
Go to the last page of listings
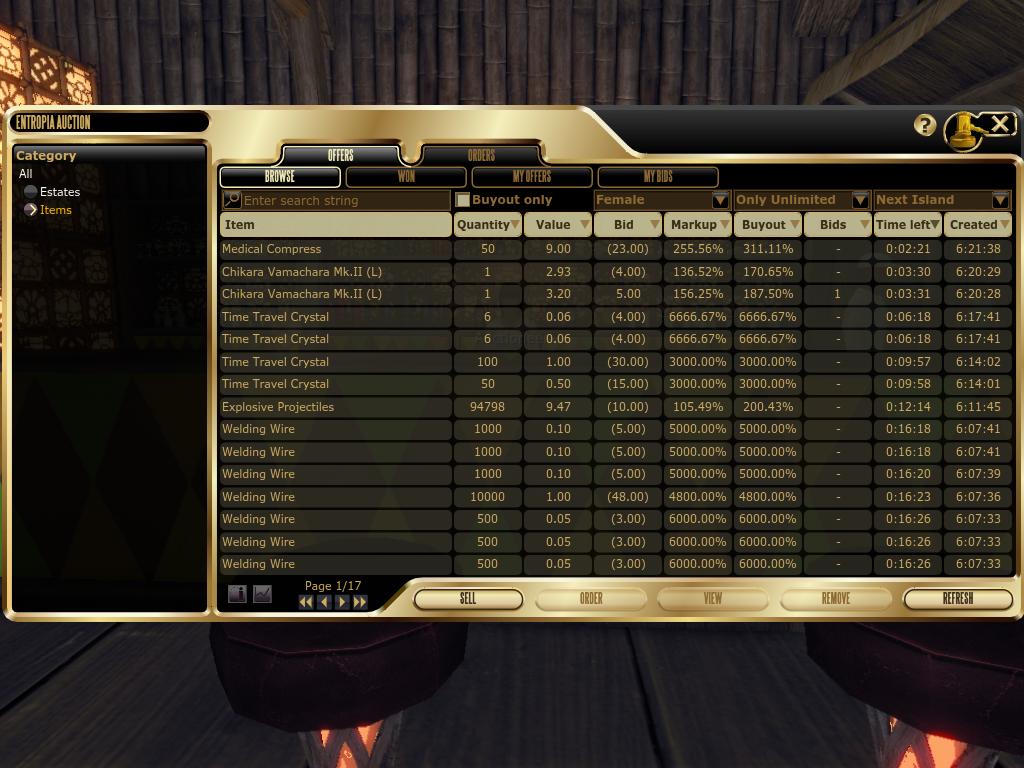point(360,602)
